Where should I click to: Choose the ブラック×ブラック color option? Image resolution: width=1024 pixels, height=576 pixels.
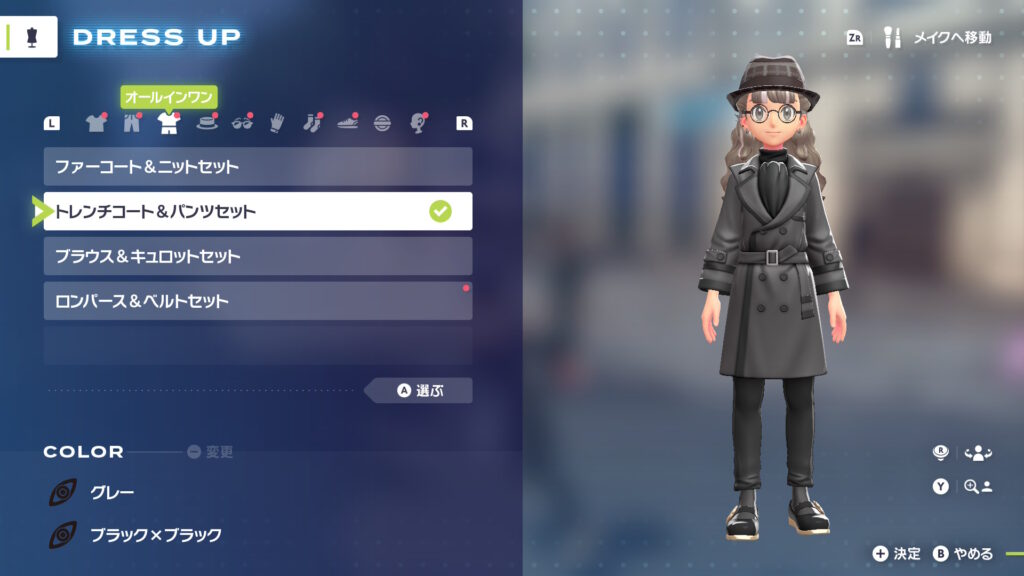[155, 535]
